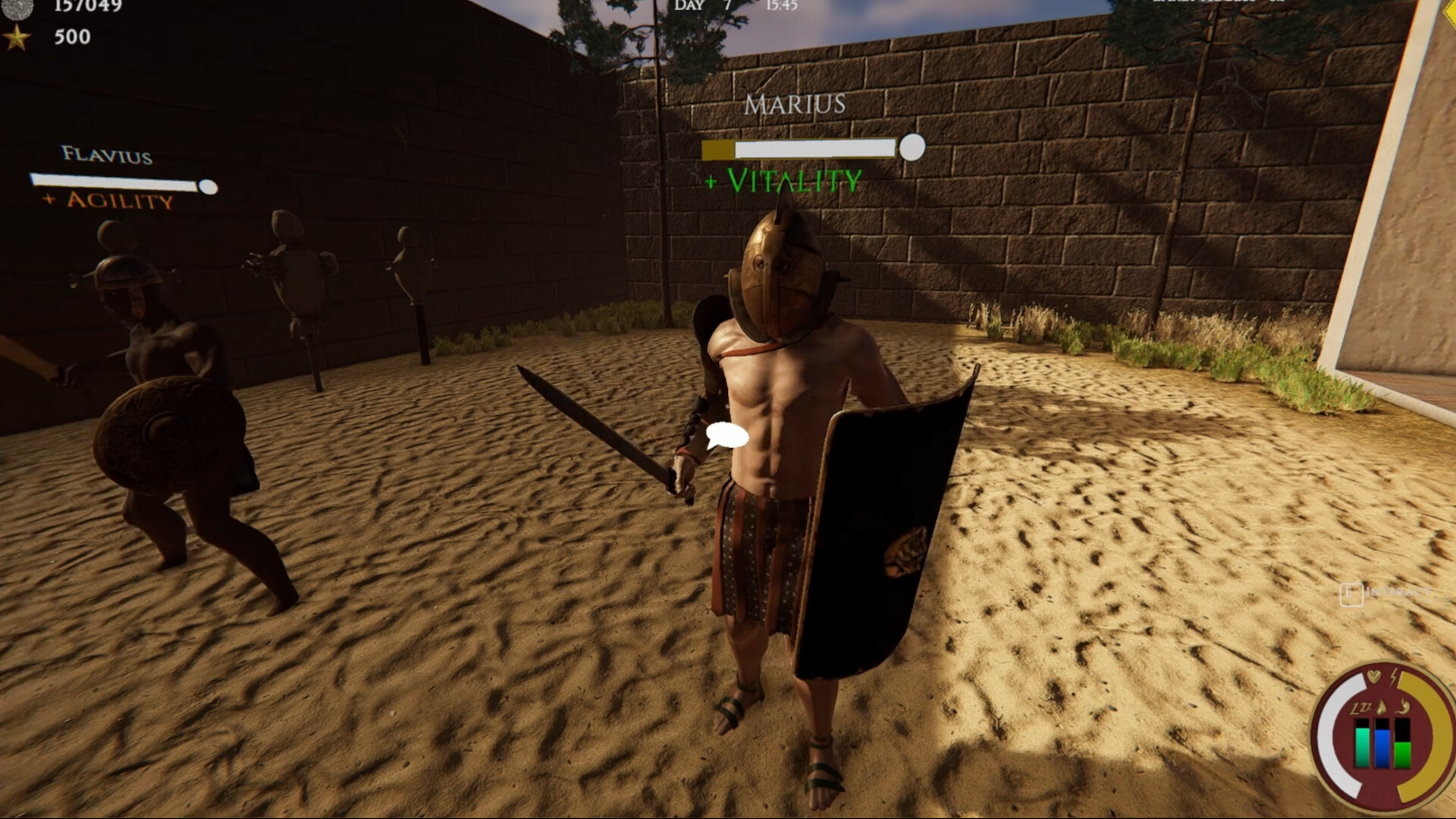Toggle the green hunger bar on the status wheel

click(x=1402, y=755)
